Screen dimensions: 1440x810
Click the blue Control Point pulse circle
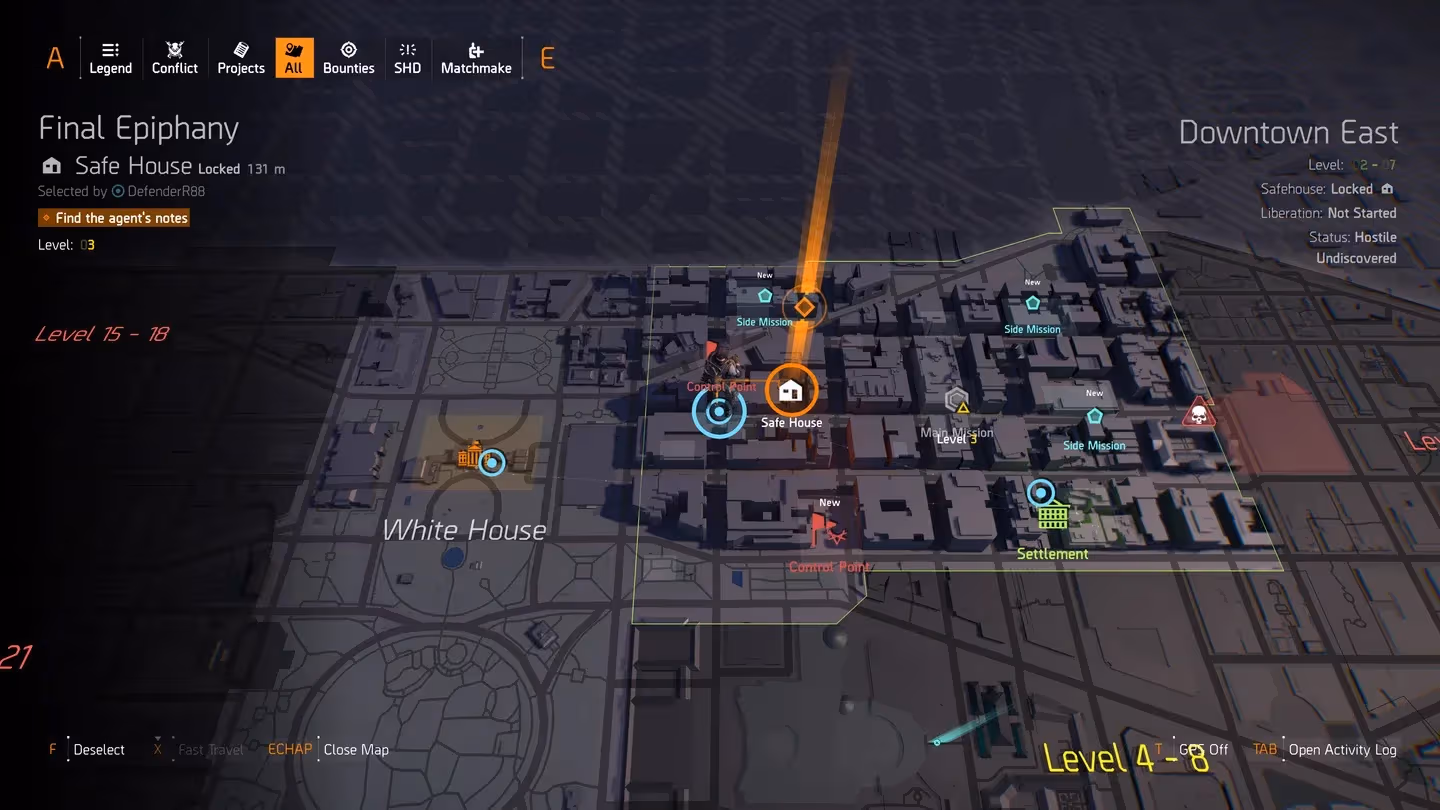[x=719, y=410]
